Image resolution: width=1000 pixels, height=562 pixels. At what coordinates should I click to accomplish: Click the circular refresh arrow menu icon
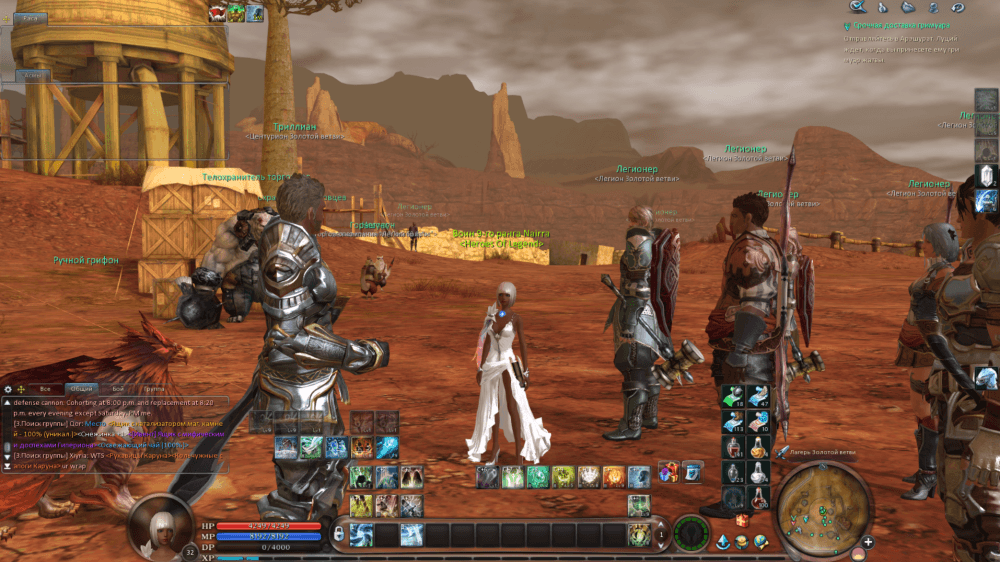pyautogui.click(x=958, y=7)
